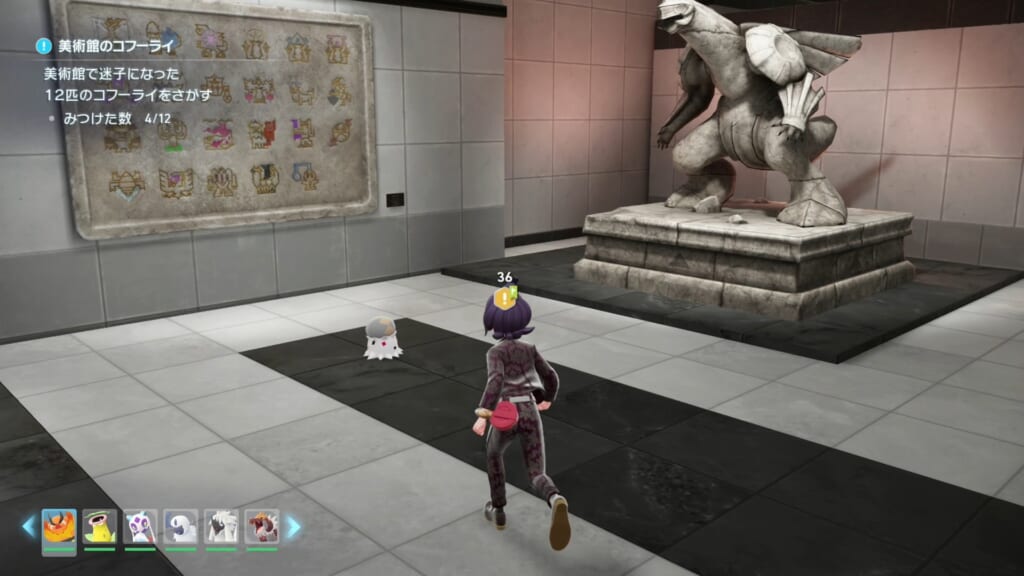
Task: Click the right party-cycle arrow
Action: pos(293,527)
